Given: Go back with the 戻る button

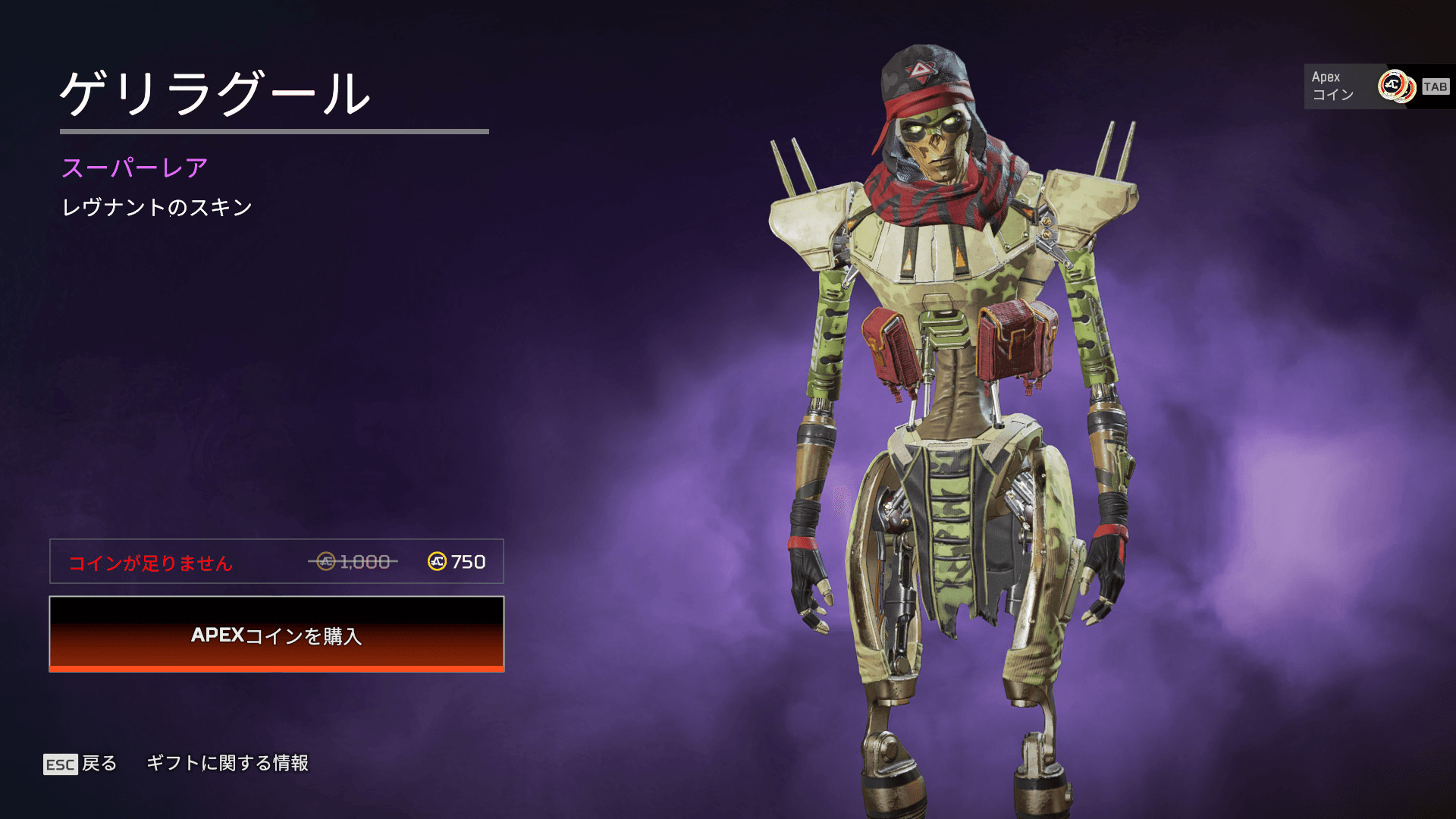Looking at the screenshot, I should pos(80,764).
